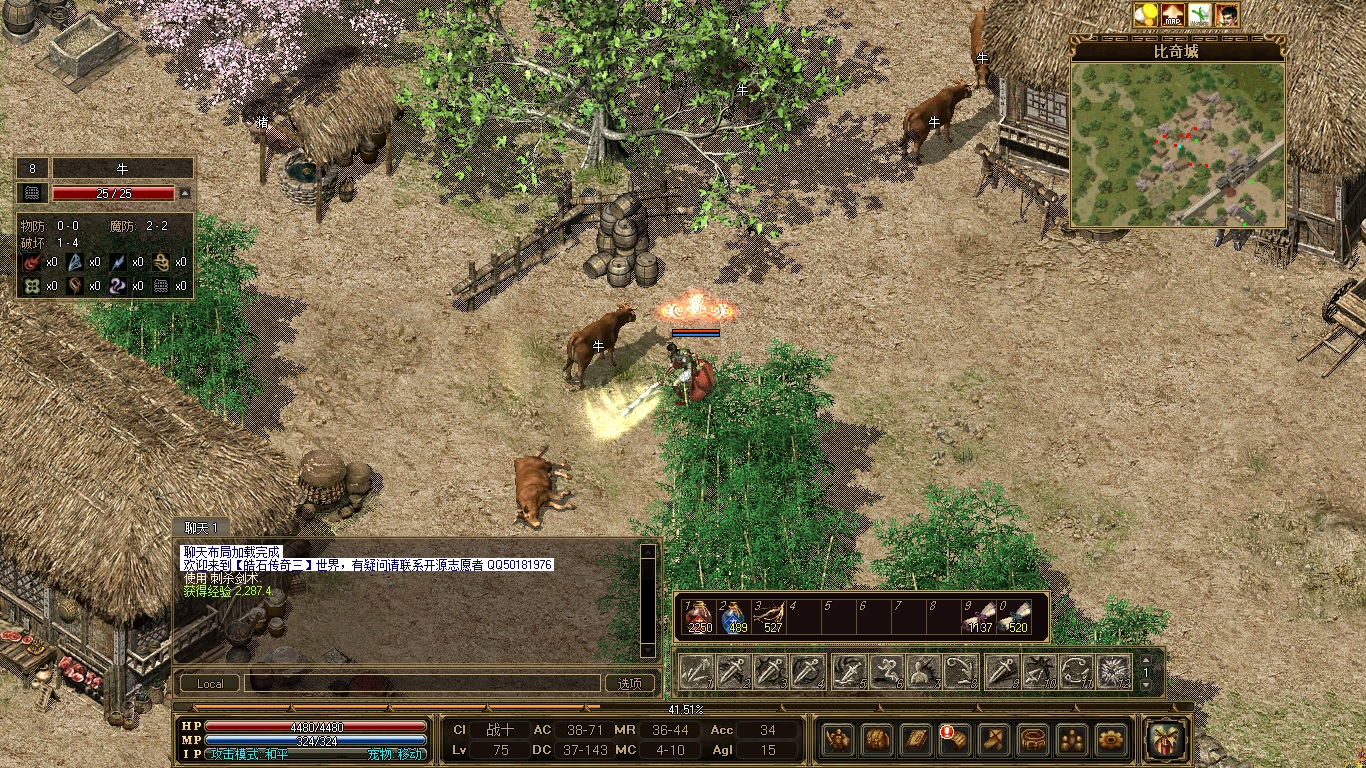The height and width of the screenshot is (768, 1366).
Task: Use the red health potion in slot 1
Action: [699, 617]
